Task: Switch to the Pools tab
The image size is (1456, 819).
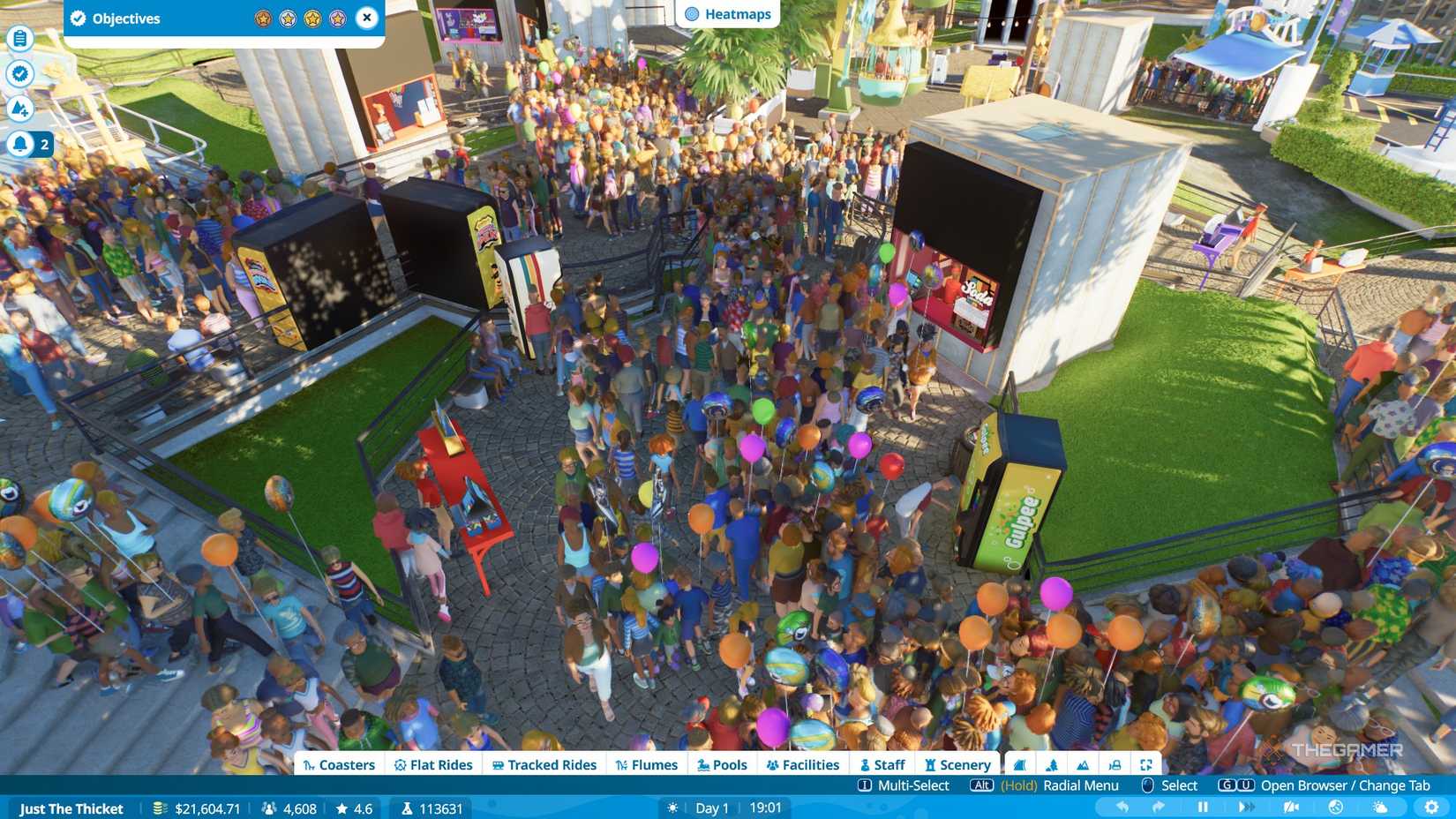Action: pyautogui.click(x=722, y=764)
